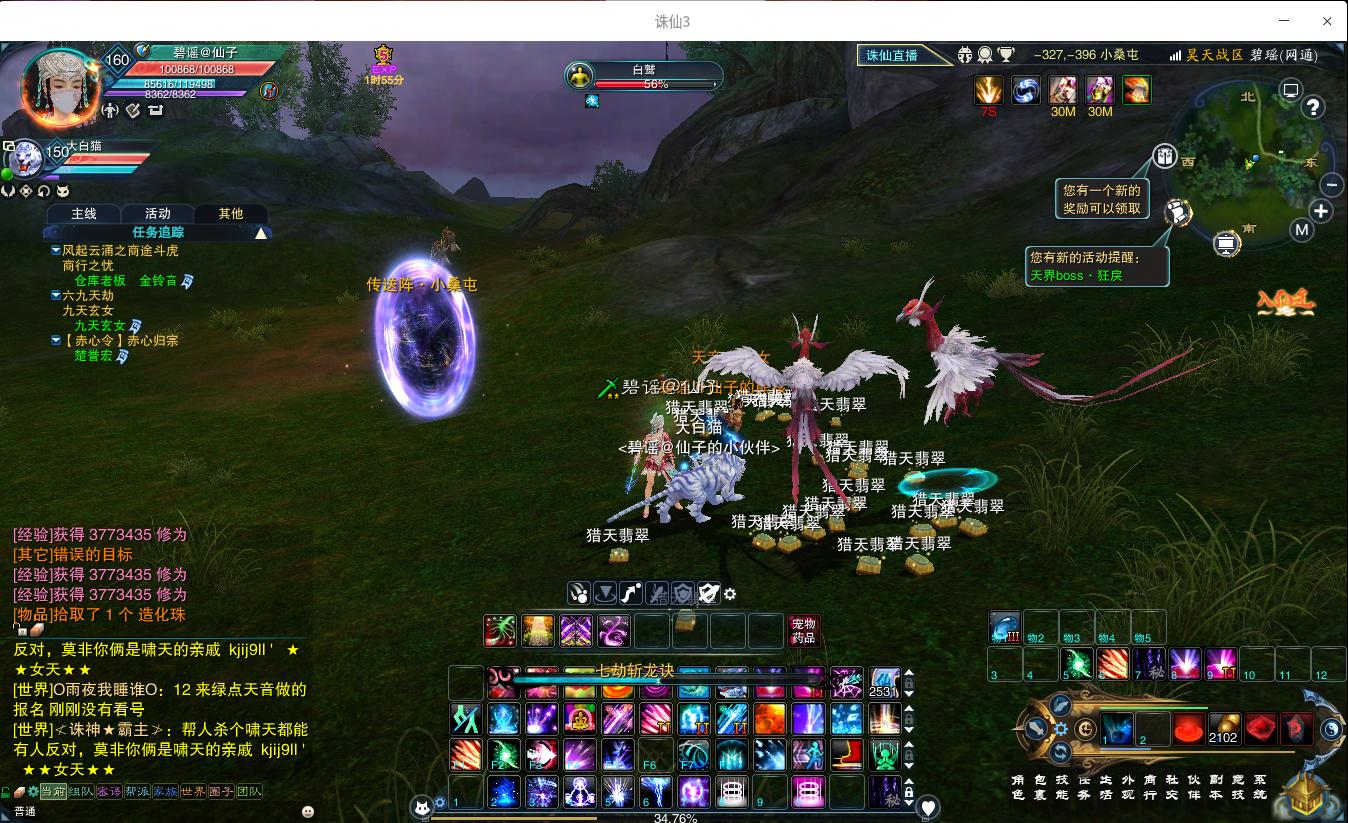Switch chat to the 世界 channel

[x=193, y=792]
